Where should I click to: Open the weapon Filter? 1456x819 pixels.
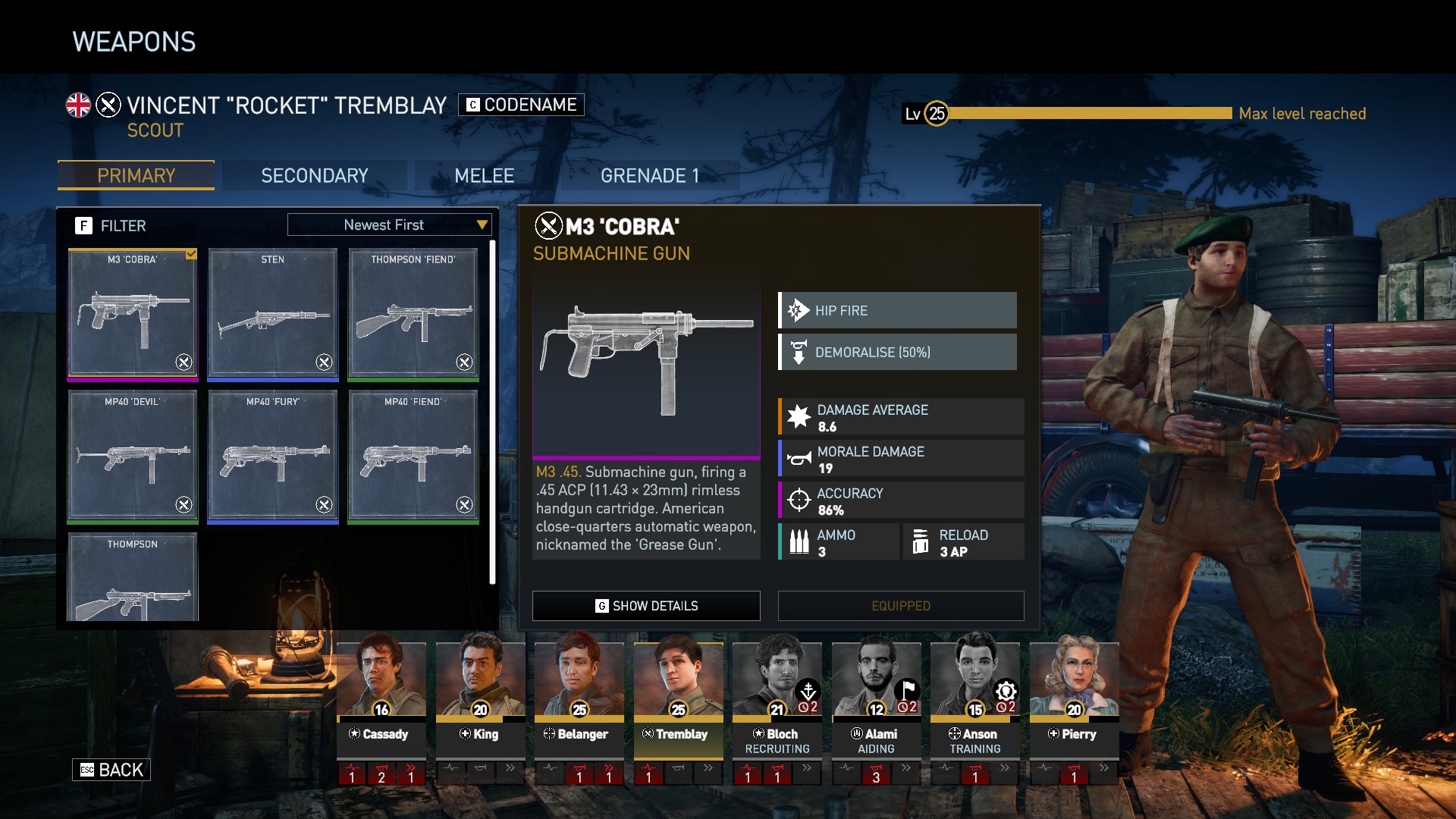pos(111,226)
